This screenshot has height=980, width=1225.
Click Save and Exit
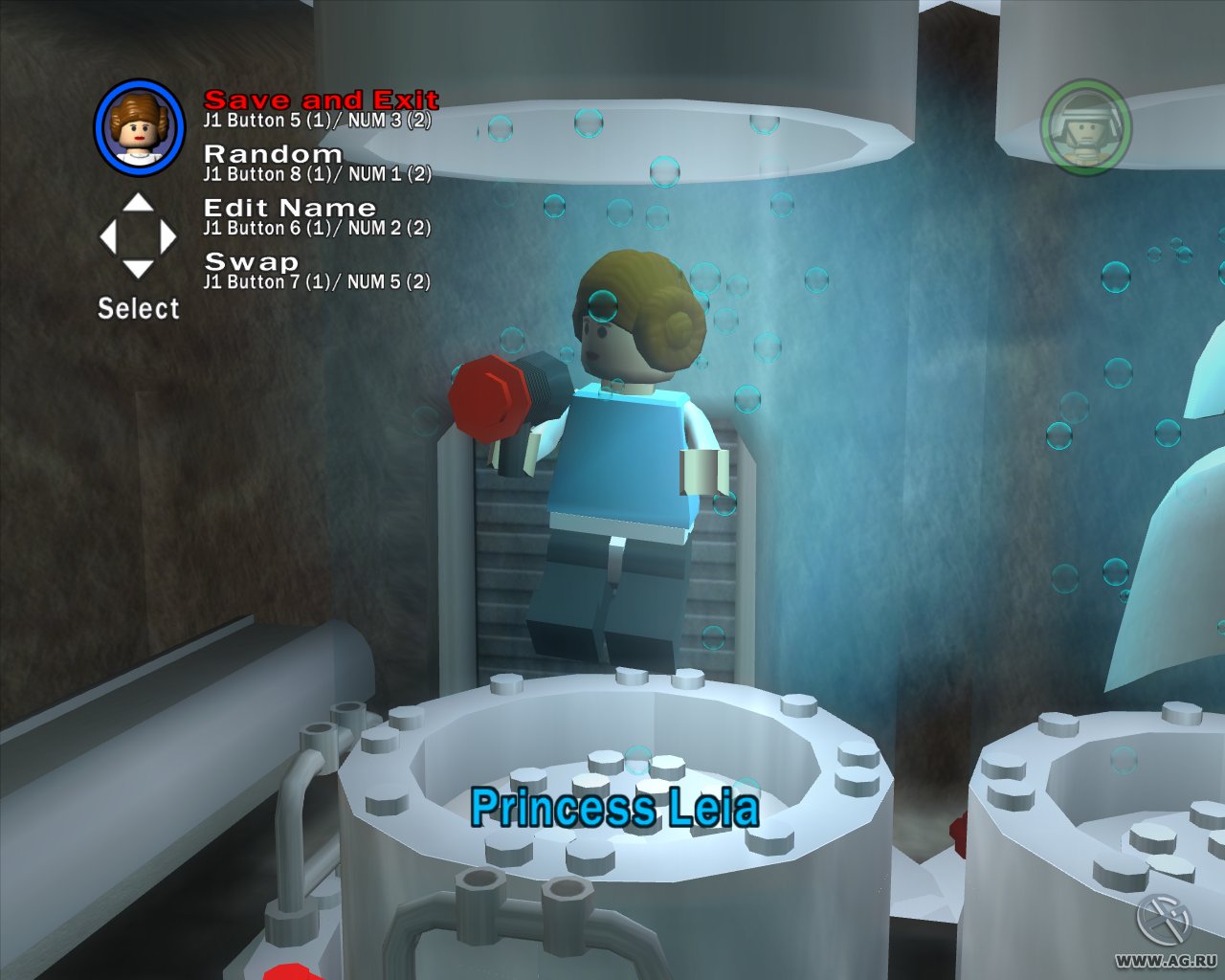(321, 99)
